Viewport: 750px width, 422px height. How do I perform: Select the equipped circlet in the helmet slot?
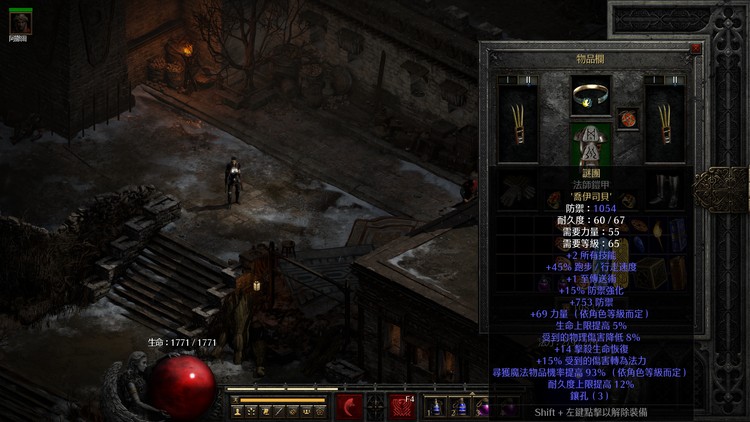591,96
